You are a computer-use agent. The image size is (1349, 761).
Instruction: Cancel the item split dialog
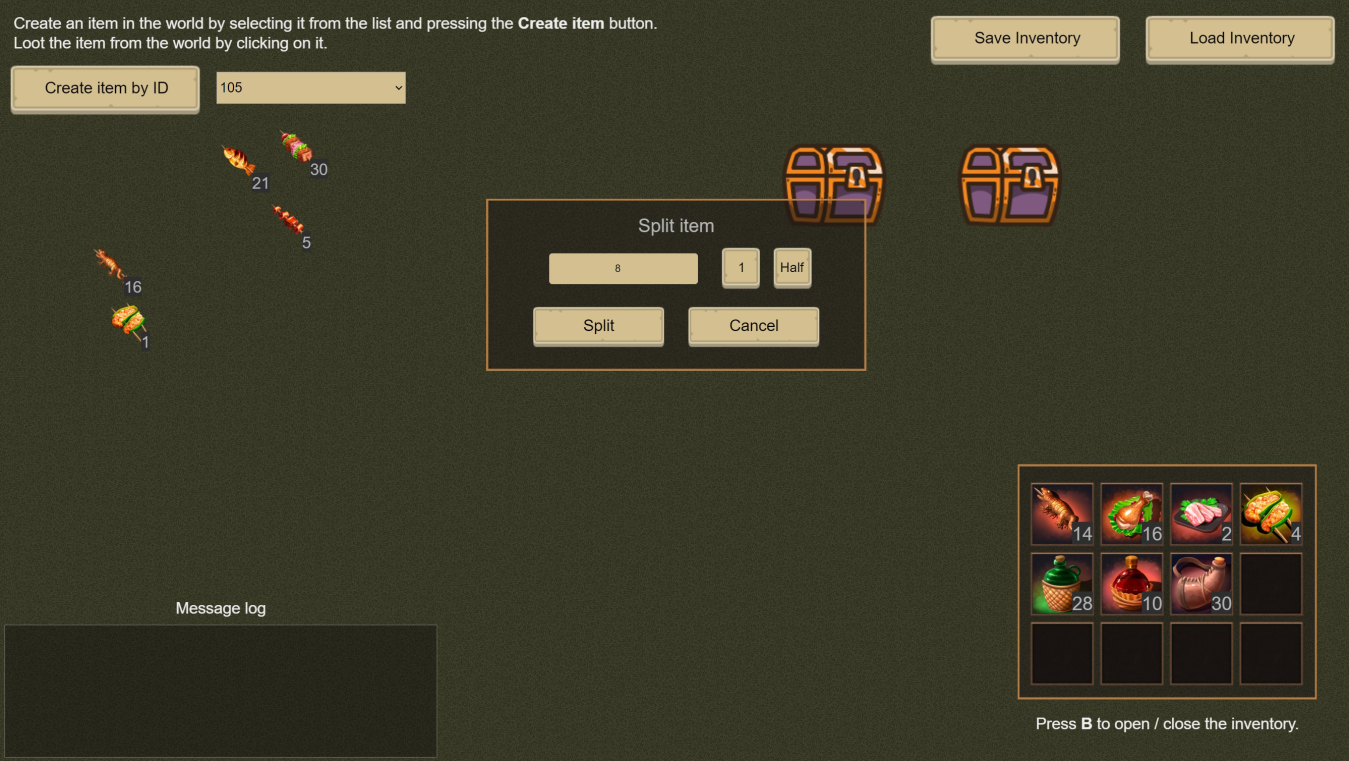pos(753,325)
